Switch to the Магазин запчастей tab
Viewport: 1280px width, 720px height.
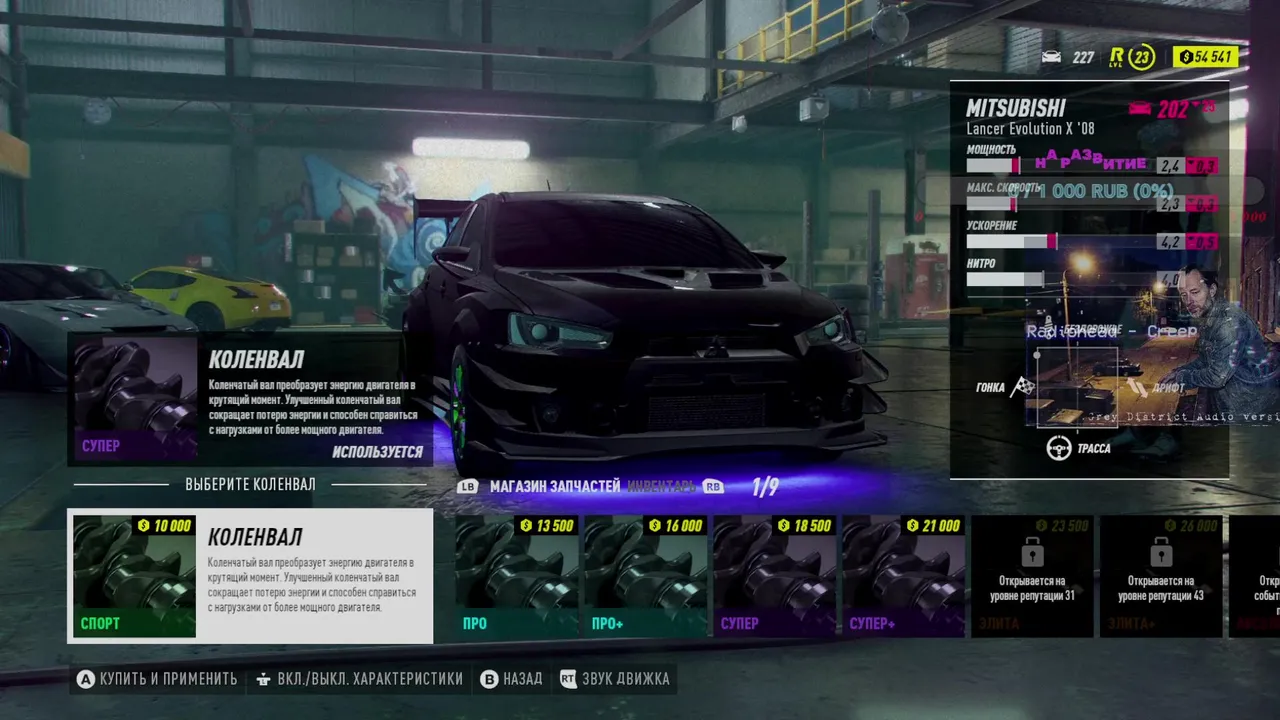pyautogui.click(x=554, y=487)
